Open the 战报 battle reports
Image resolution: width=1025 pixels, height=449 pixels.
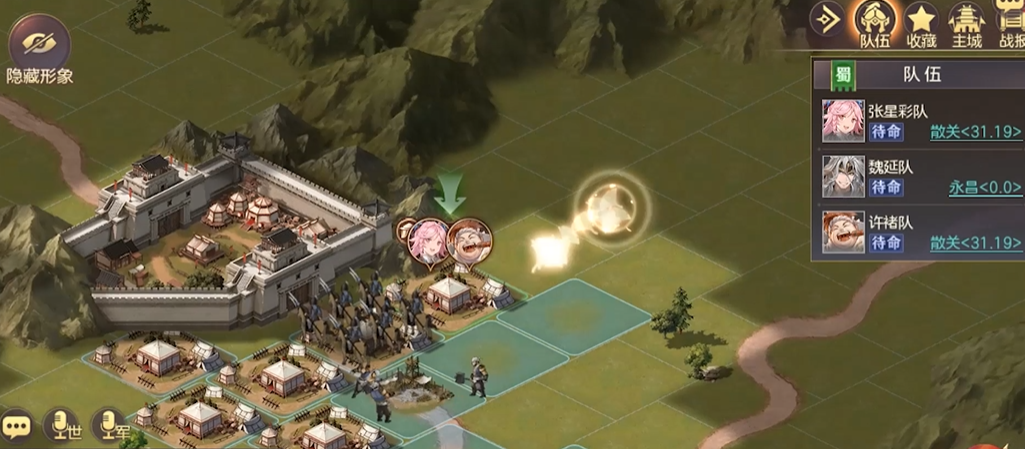pos(1010,24)
